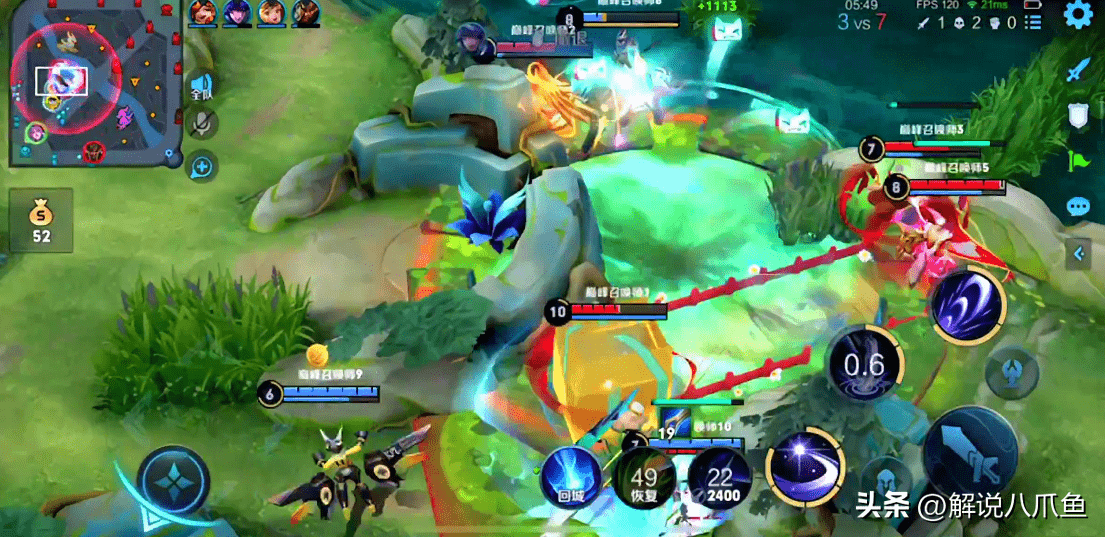The height and width of the screenshot is (537, 1105).
Task: Send the shield retreat signal
Action: coord(1077,116)
